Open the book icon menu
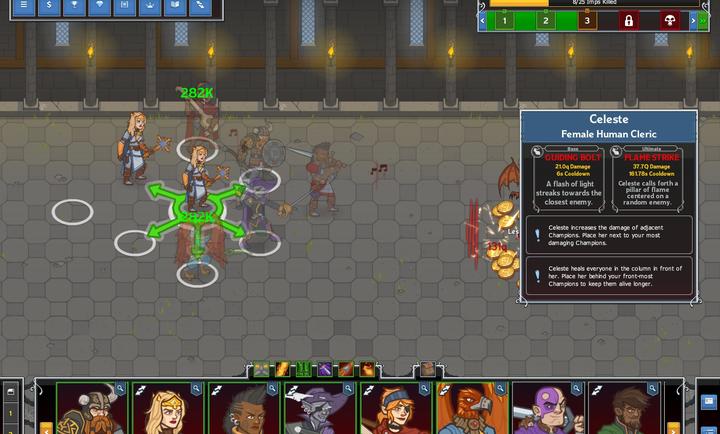 click(x=175, y=5)
